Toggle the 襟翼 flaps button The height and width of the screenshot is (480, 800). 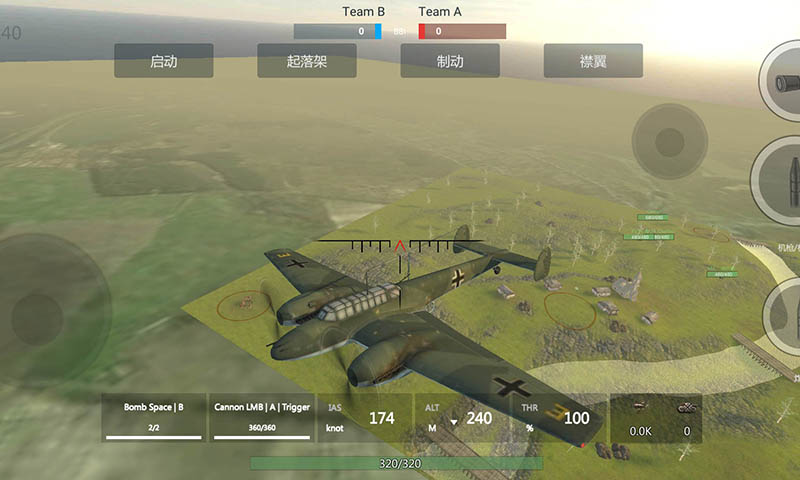tap(593, 61)
